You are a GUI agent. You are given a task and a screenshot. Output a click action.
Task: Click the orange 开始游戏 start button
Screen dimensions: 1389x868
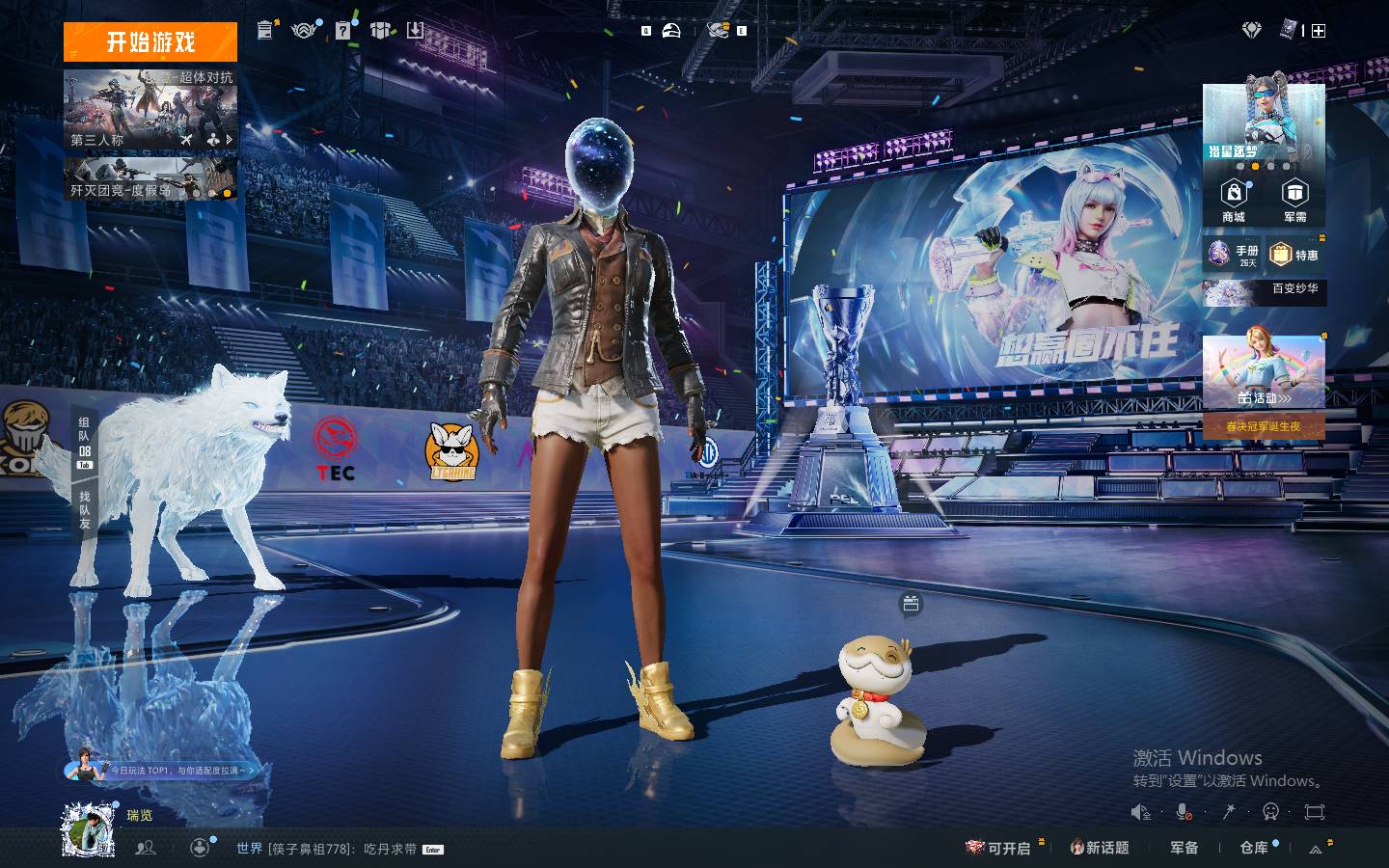tap(150, 42)
